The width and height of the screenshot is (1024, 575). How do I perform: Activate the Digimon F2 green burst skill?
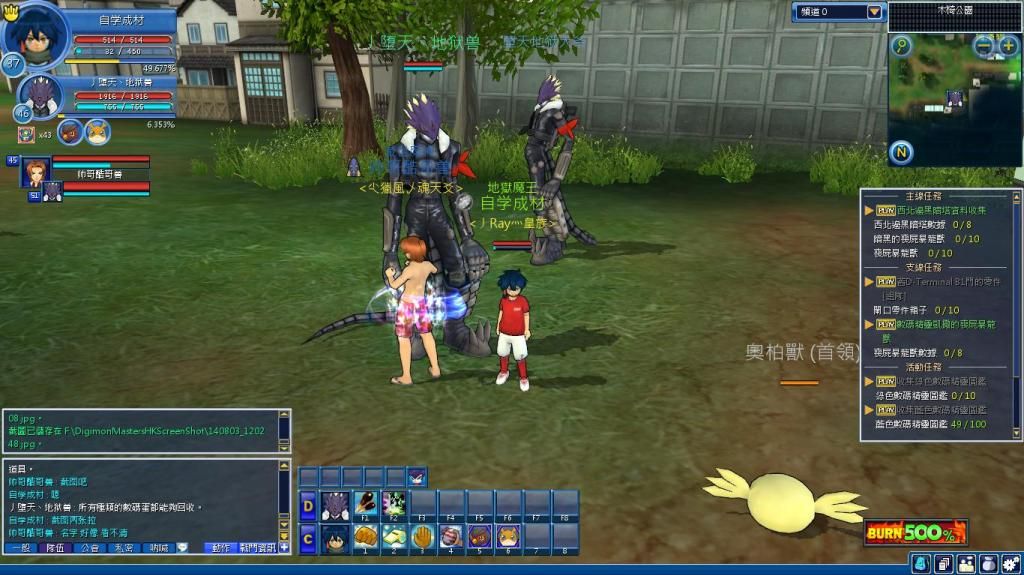[x=394, y=503]
